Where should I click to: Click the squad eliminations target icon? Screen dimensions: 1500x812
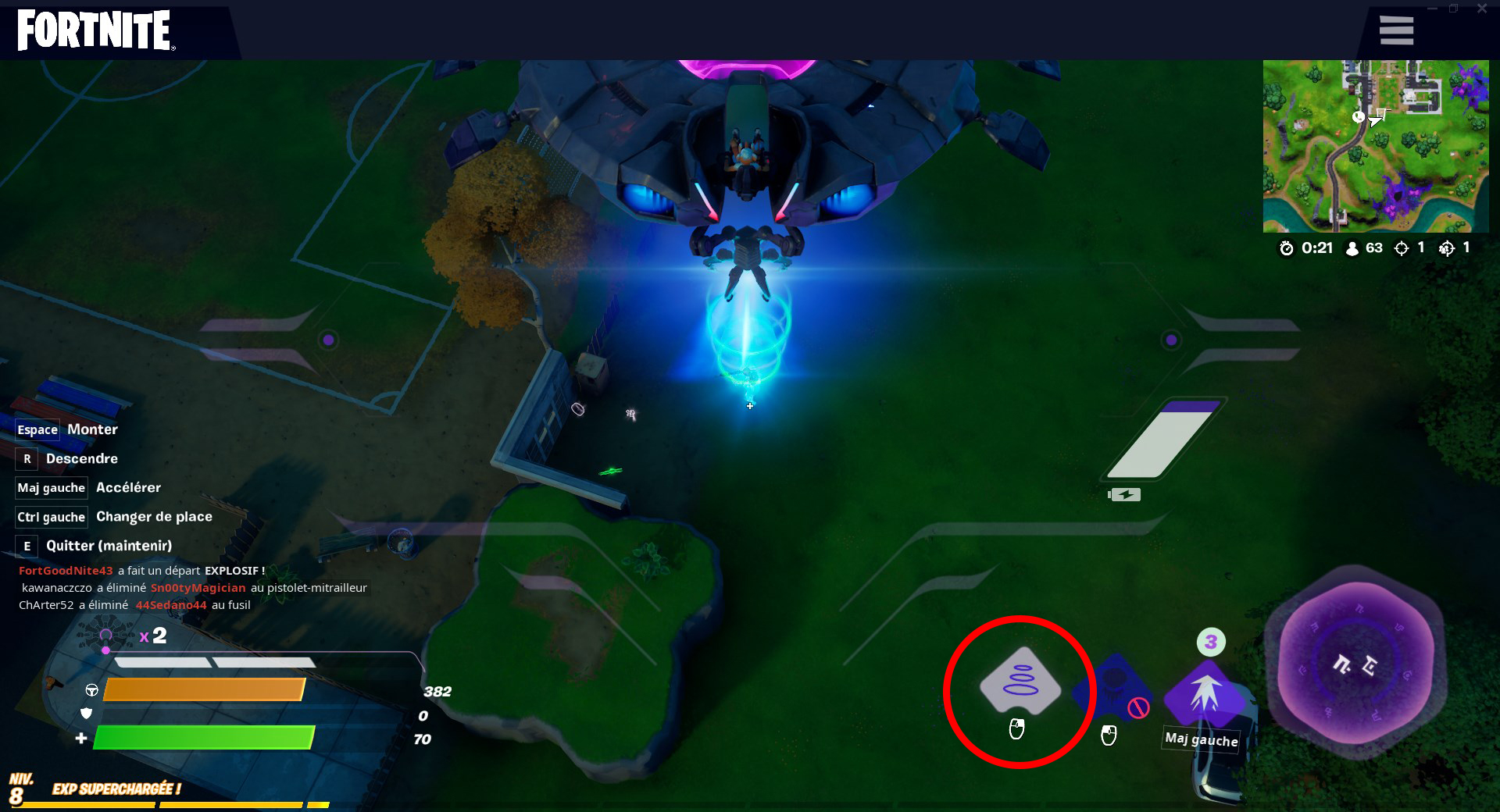(x=1447, y=249)
